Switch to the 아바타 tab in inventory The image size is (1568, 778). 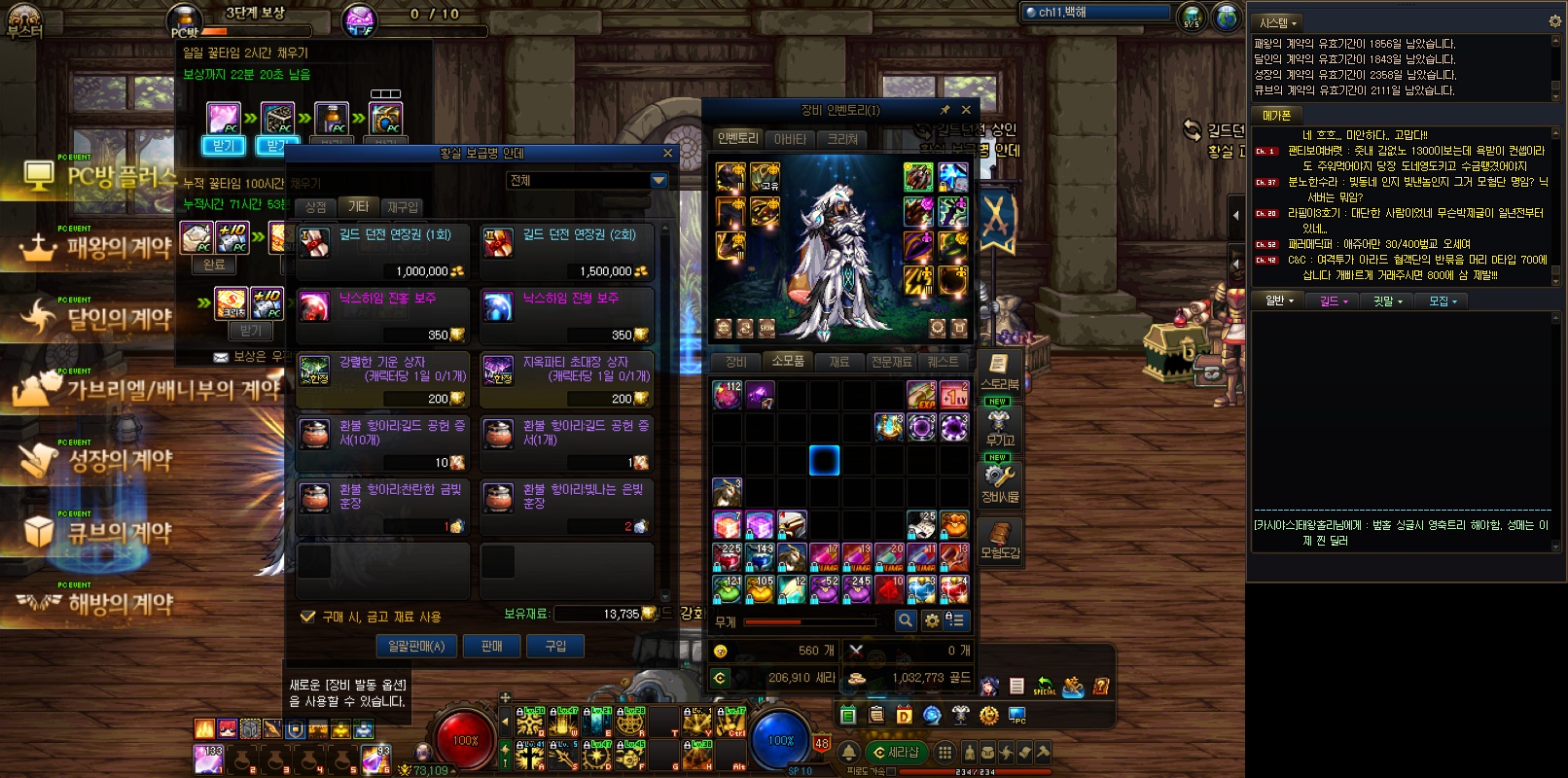click(790, 139)
